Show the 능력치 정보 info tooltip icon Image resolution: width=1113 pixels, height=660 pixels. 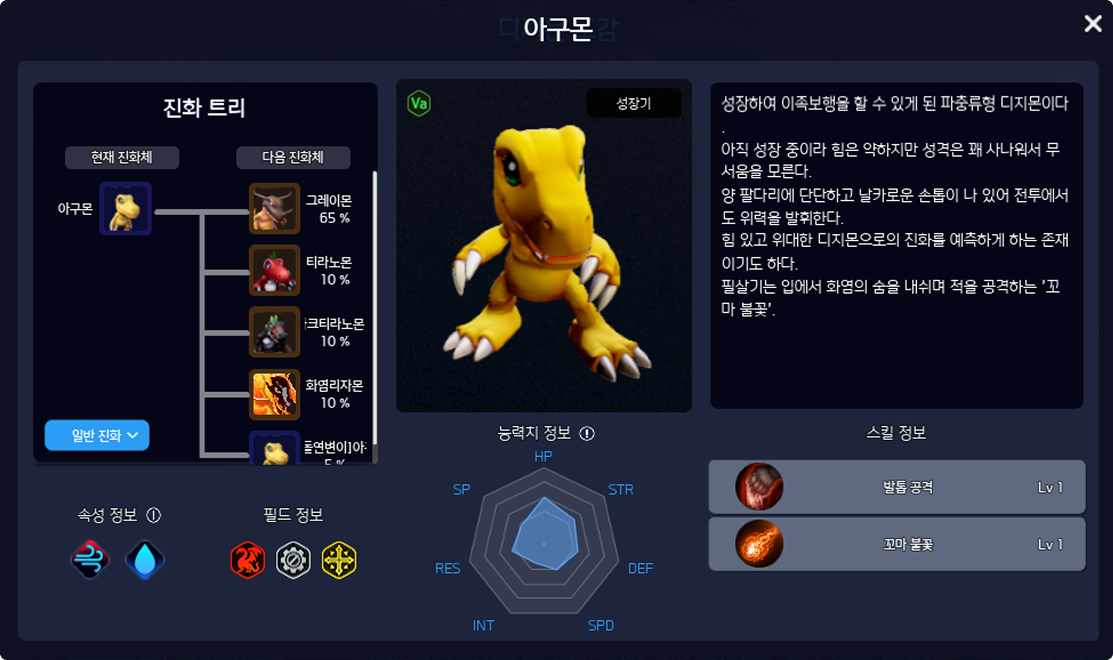pyautogui.click(x=587, y=434)
